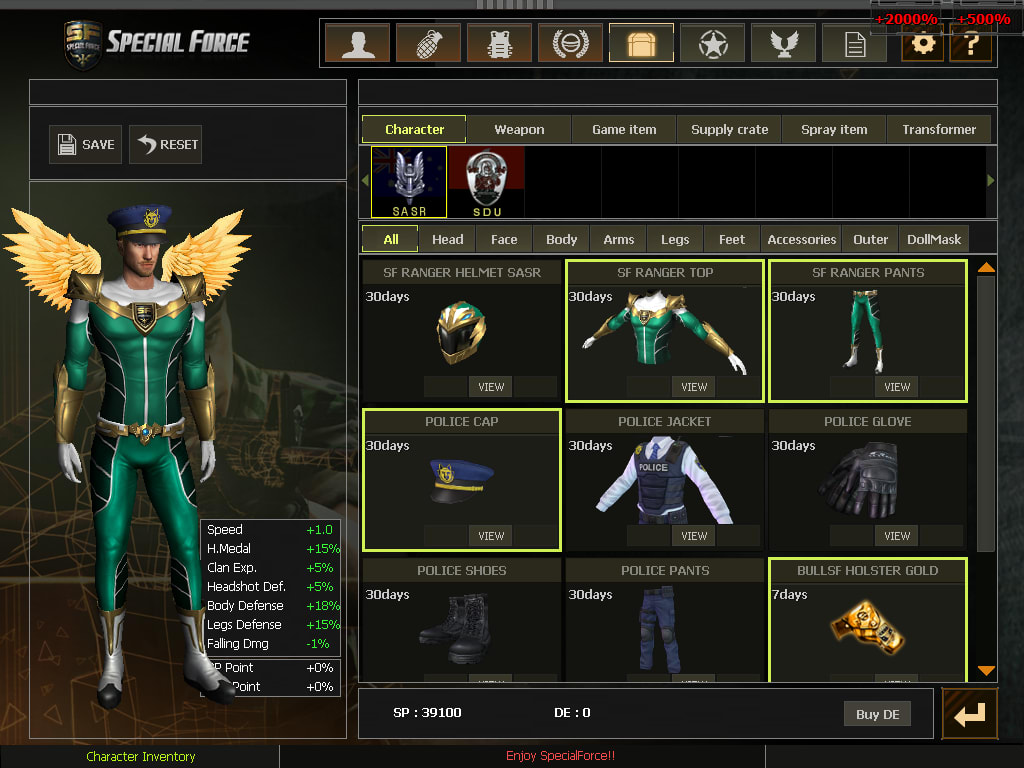Filter items by Accessories category

click(x=801, y=239)
